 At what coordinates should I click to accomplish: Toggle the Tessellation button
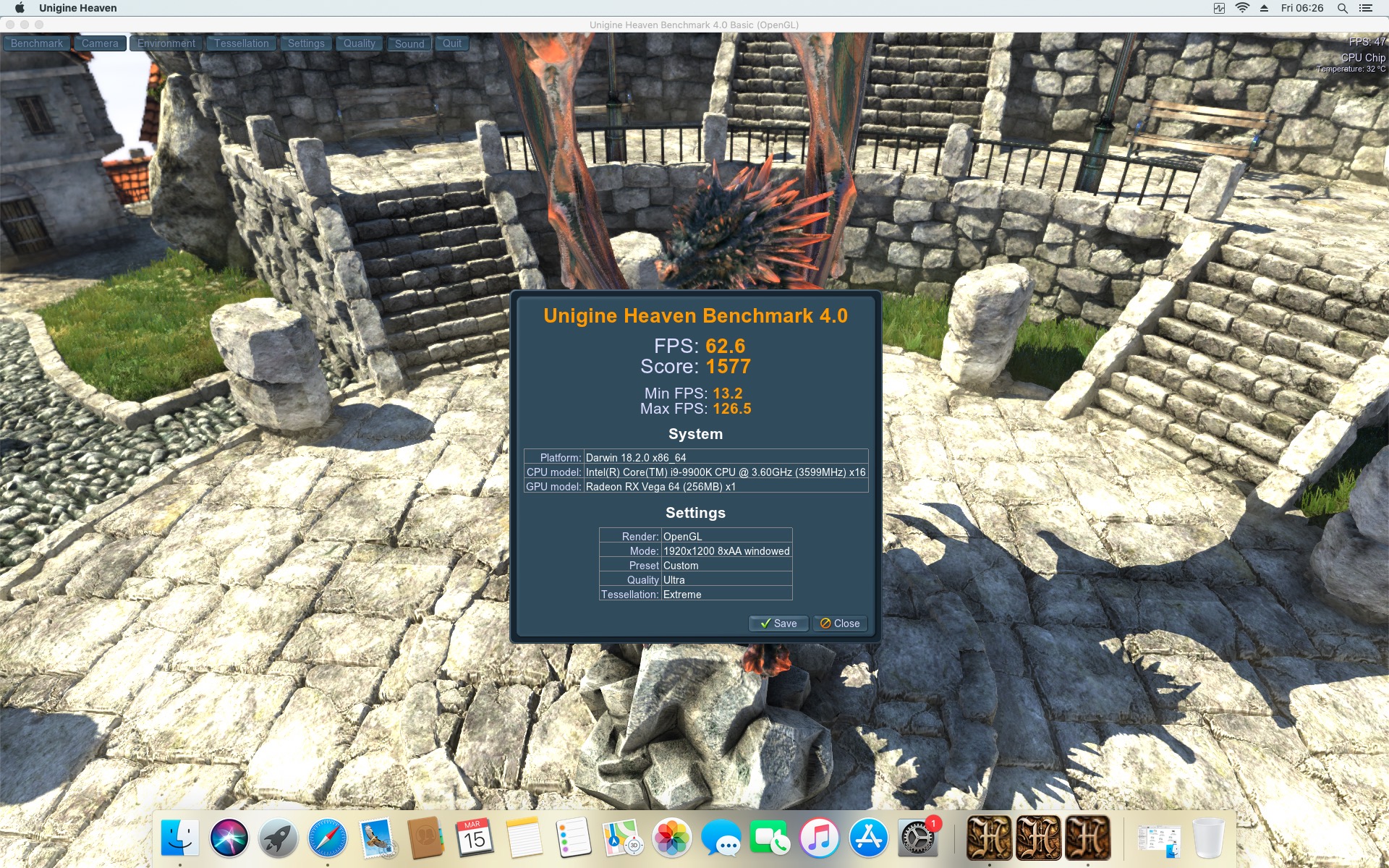(x=241, y=43)
